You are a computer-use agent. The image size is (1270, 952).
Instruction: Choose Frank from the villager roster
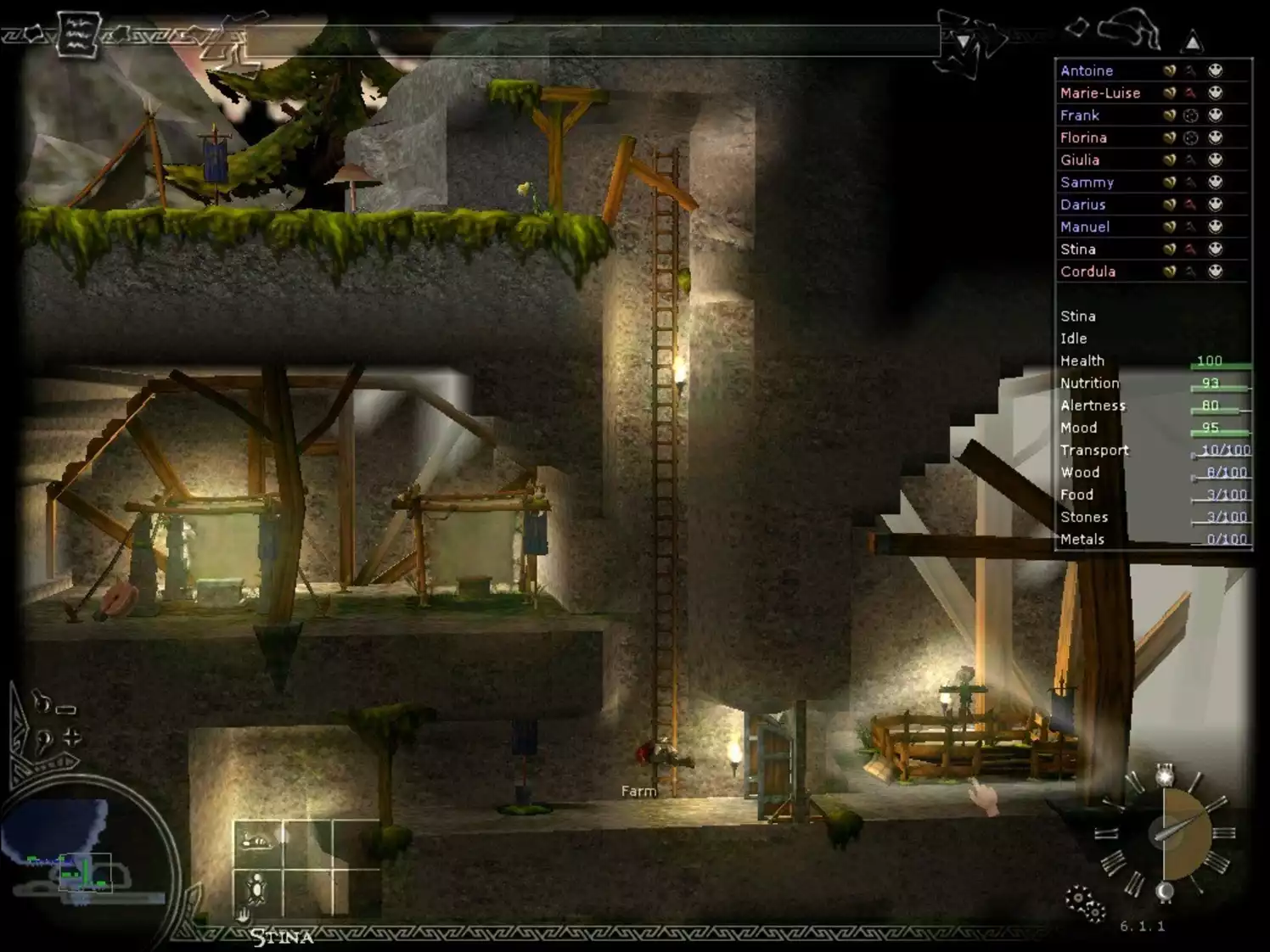click(x=1079, y=115)
